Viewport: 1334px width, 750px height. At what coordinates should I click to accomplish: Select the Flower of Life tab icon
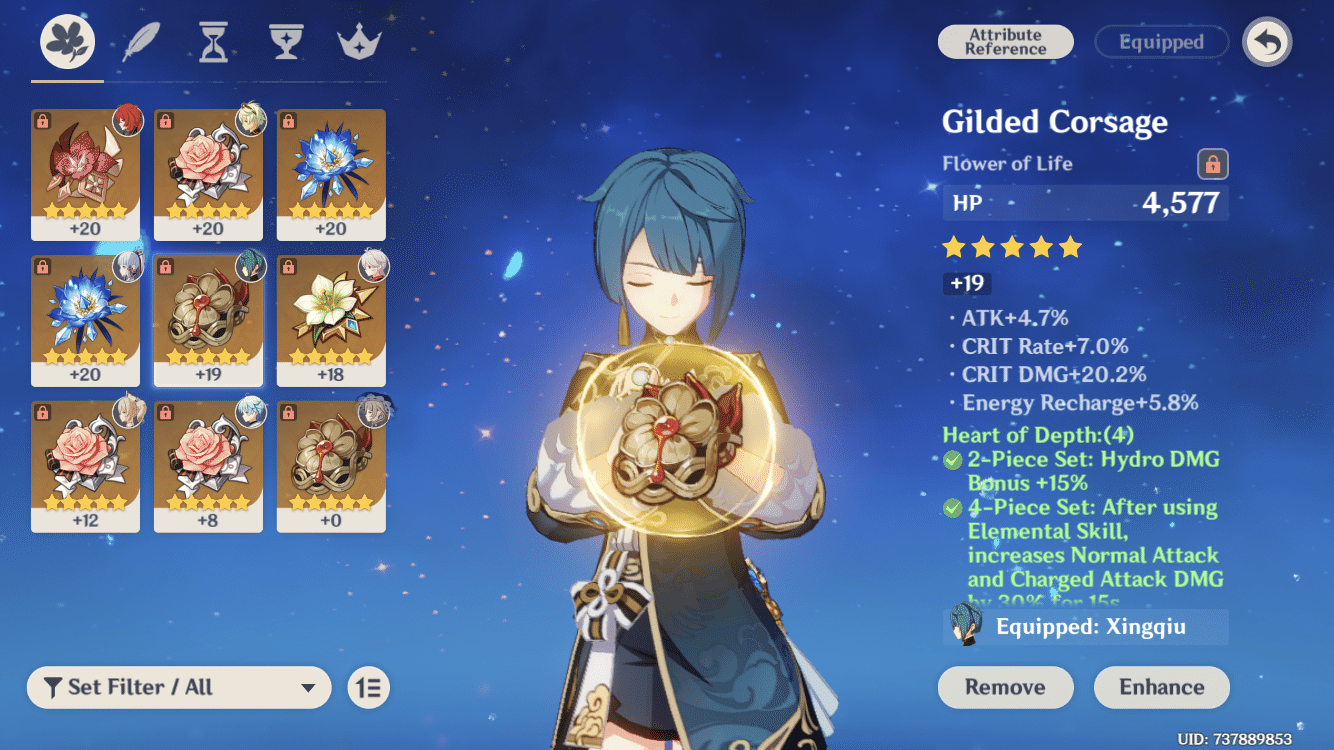pos(66,42)
